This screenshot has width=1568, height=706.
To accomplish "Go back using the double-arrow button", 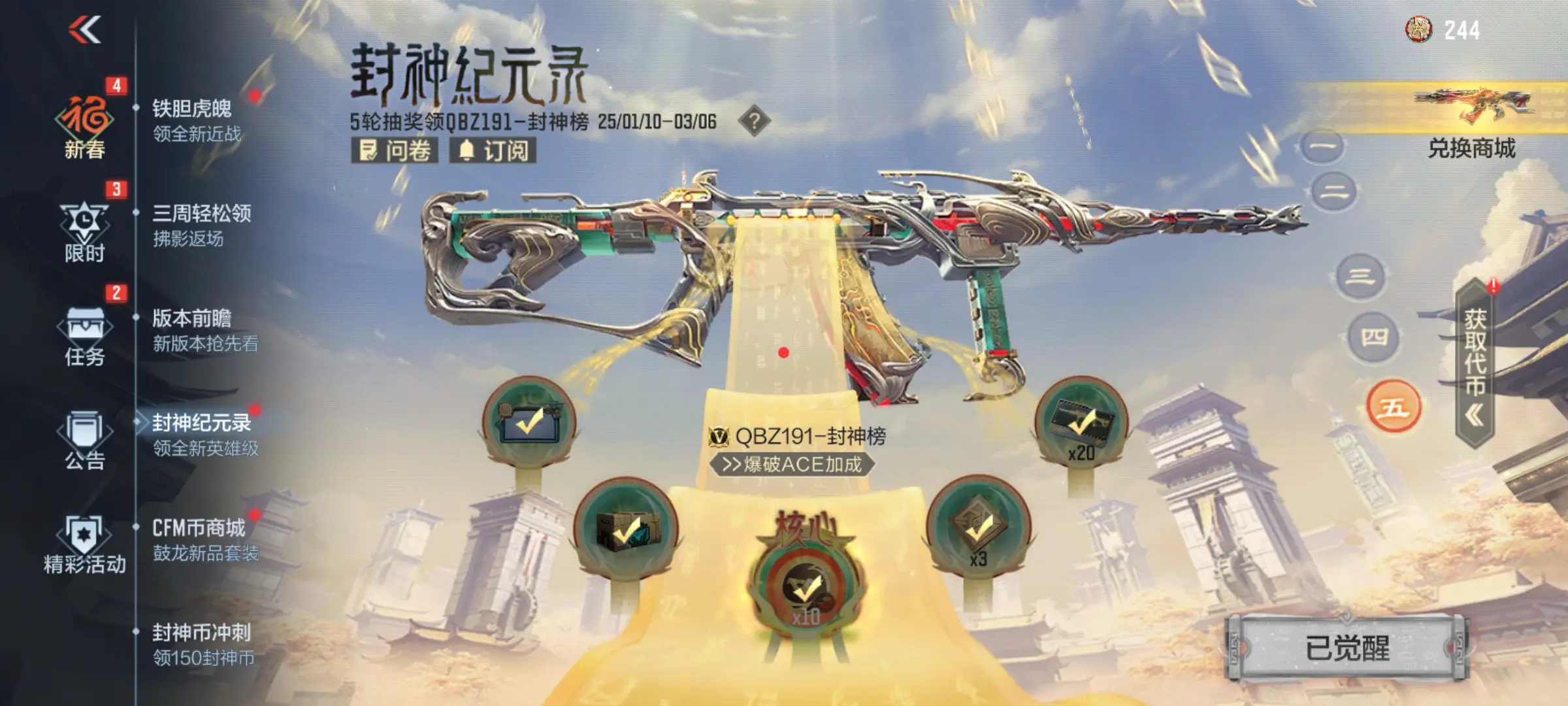I will [85, 29].
